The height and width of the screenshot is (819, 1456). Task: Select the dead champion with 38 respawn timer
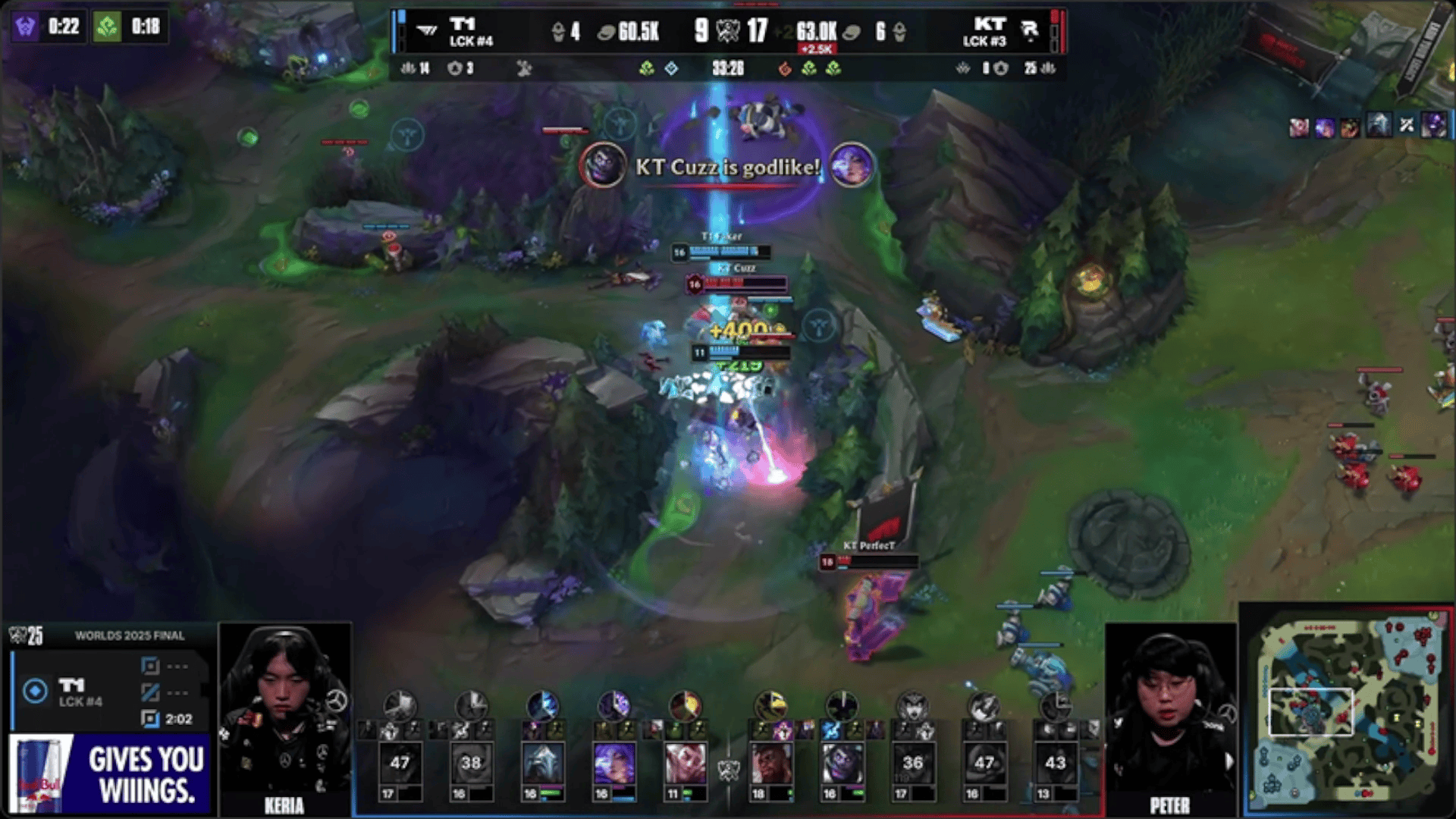[471, 762]
